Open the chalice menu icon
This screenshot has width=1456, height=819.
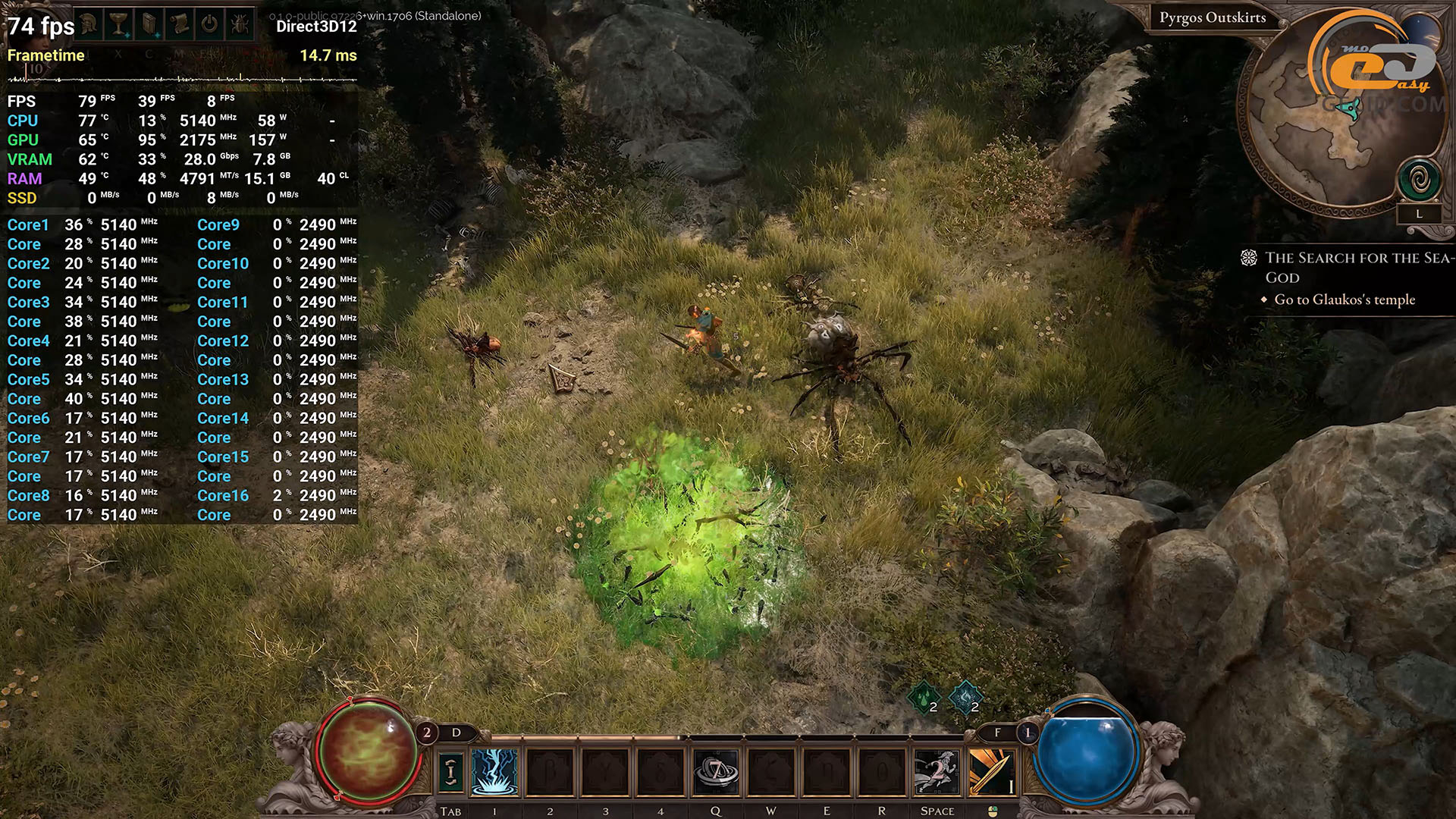[x=119, y=24]
